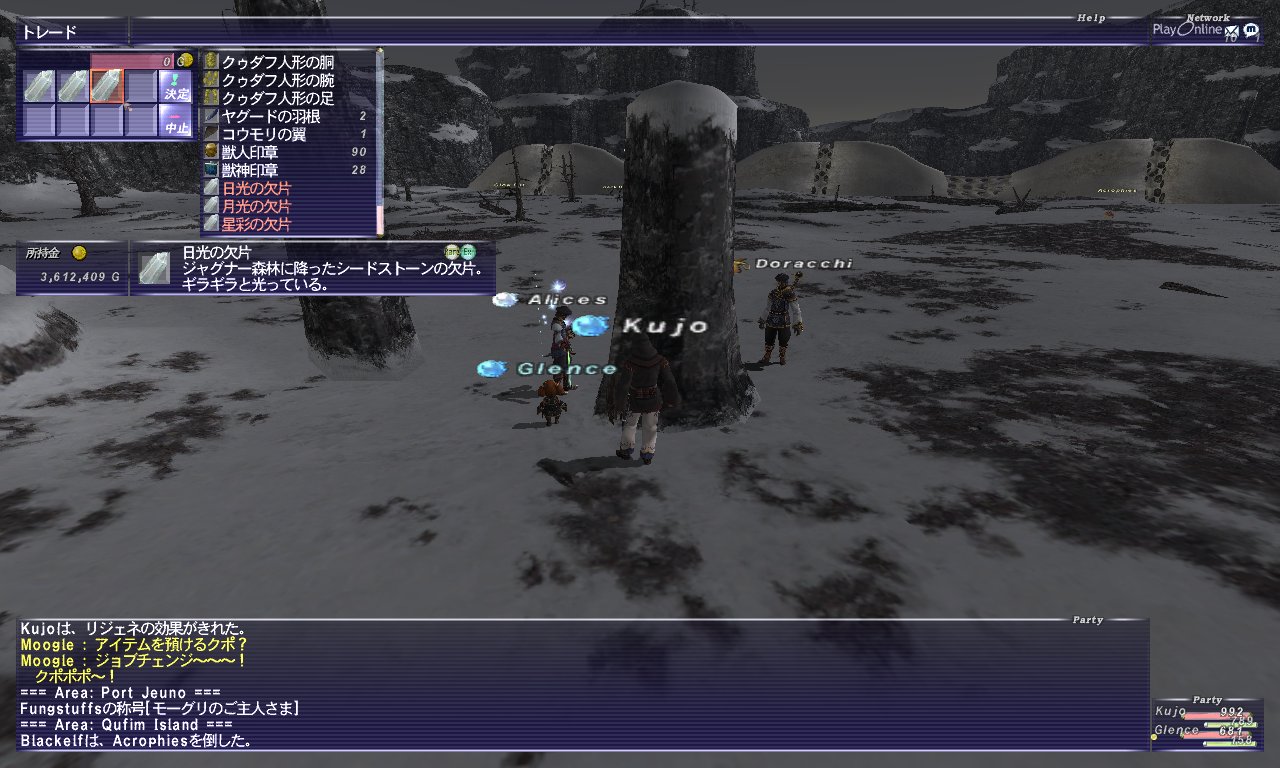
Task: Click the gil amount field in trade window
Action: pos(132,61)
